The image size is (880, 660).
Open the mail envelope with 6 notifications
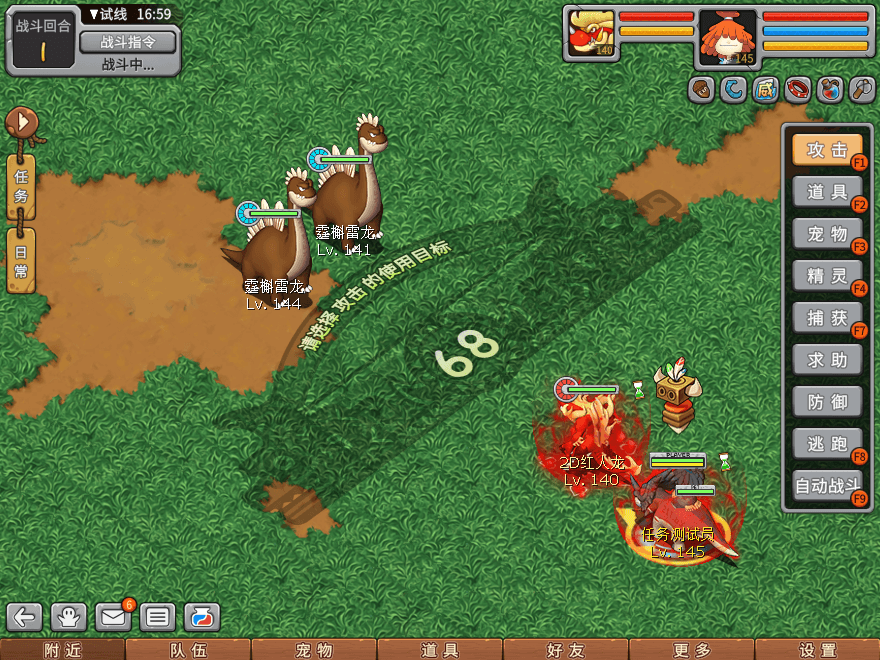(113, 617)
